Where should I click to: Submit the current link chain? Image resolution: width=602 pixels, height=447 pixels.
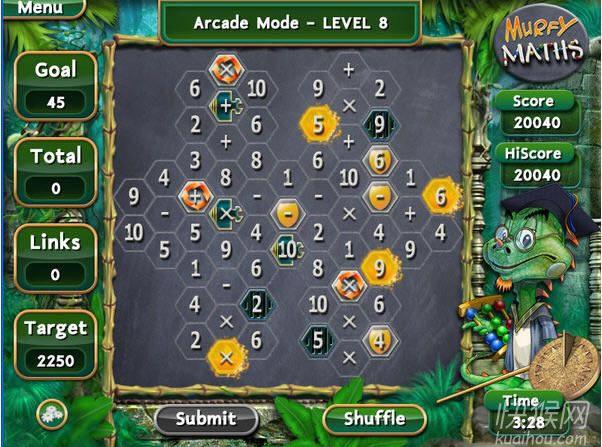205,418
